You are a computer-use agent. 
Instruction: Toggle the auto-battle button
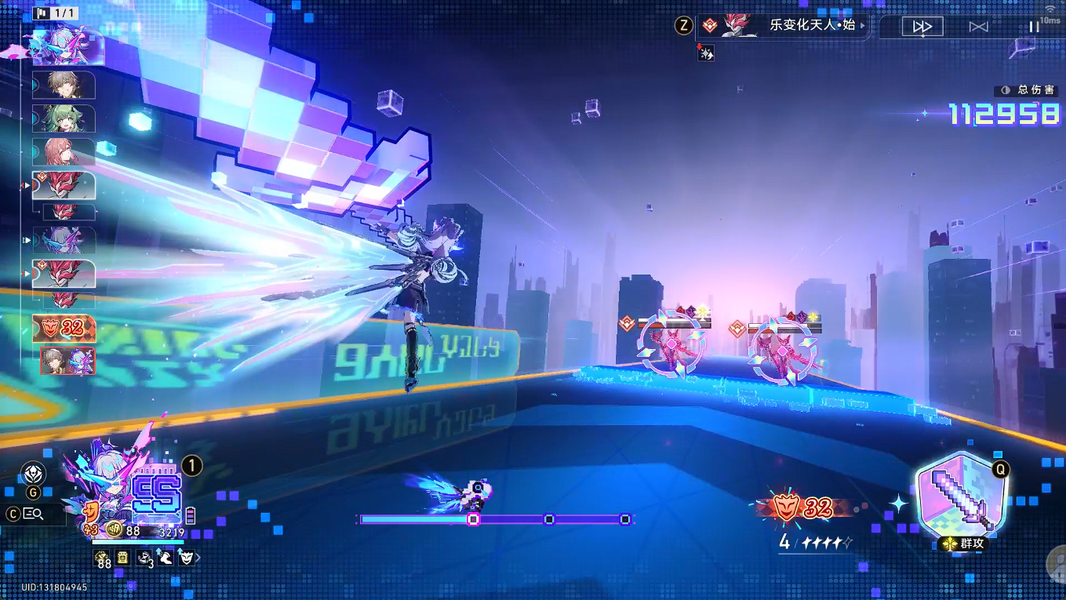click(x=978, y=26)
